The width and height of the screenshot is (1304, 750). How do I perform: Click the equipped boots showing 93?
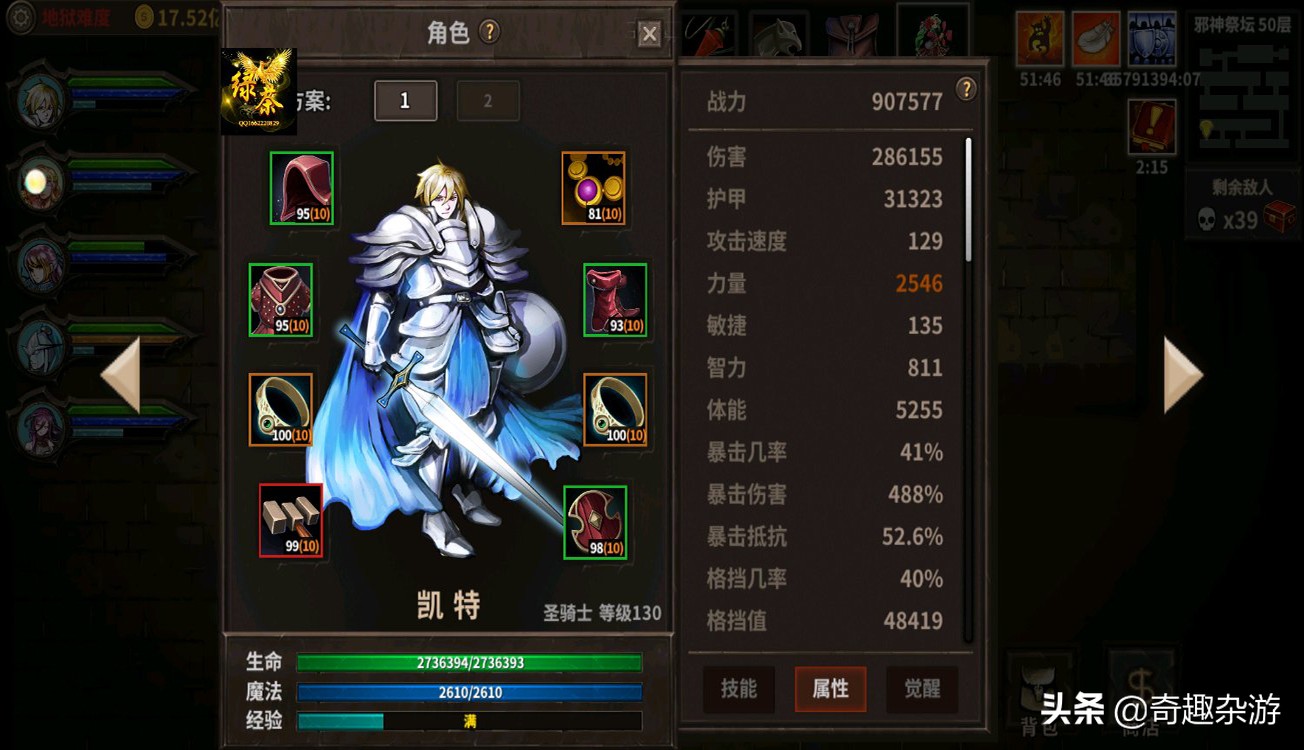[x=613, y=300]
